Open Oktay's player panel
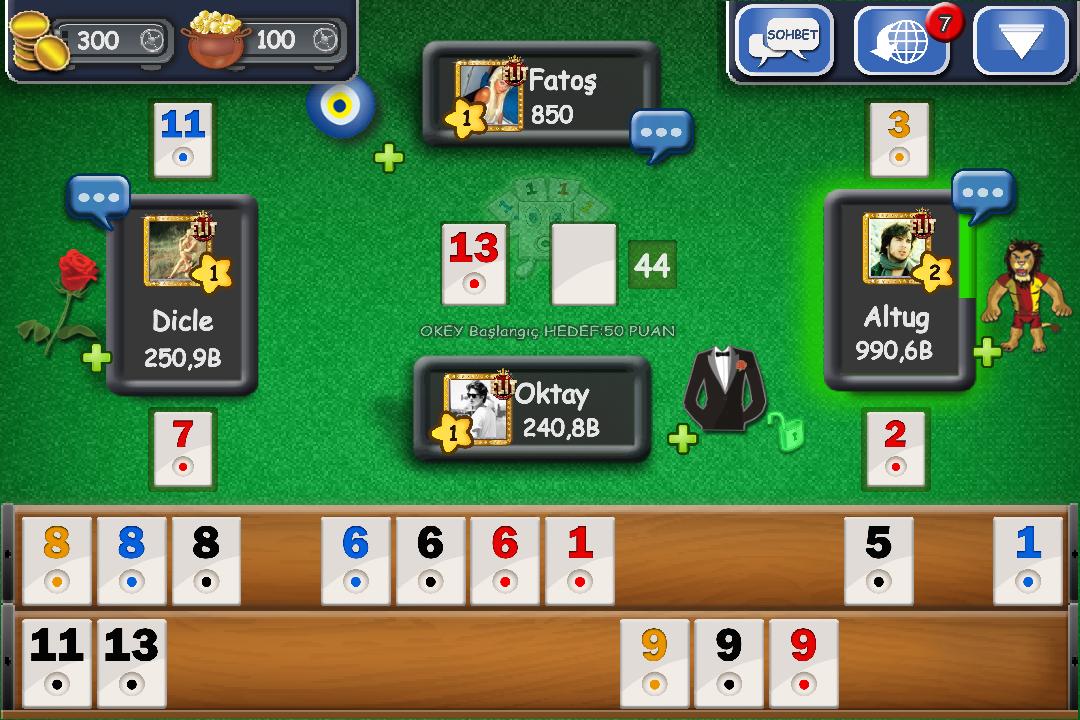The height and width of the screenshot is (720, 1080). coord(532,408)
